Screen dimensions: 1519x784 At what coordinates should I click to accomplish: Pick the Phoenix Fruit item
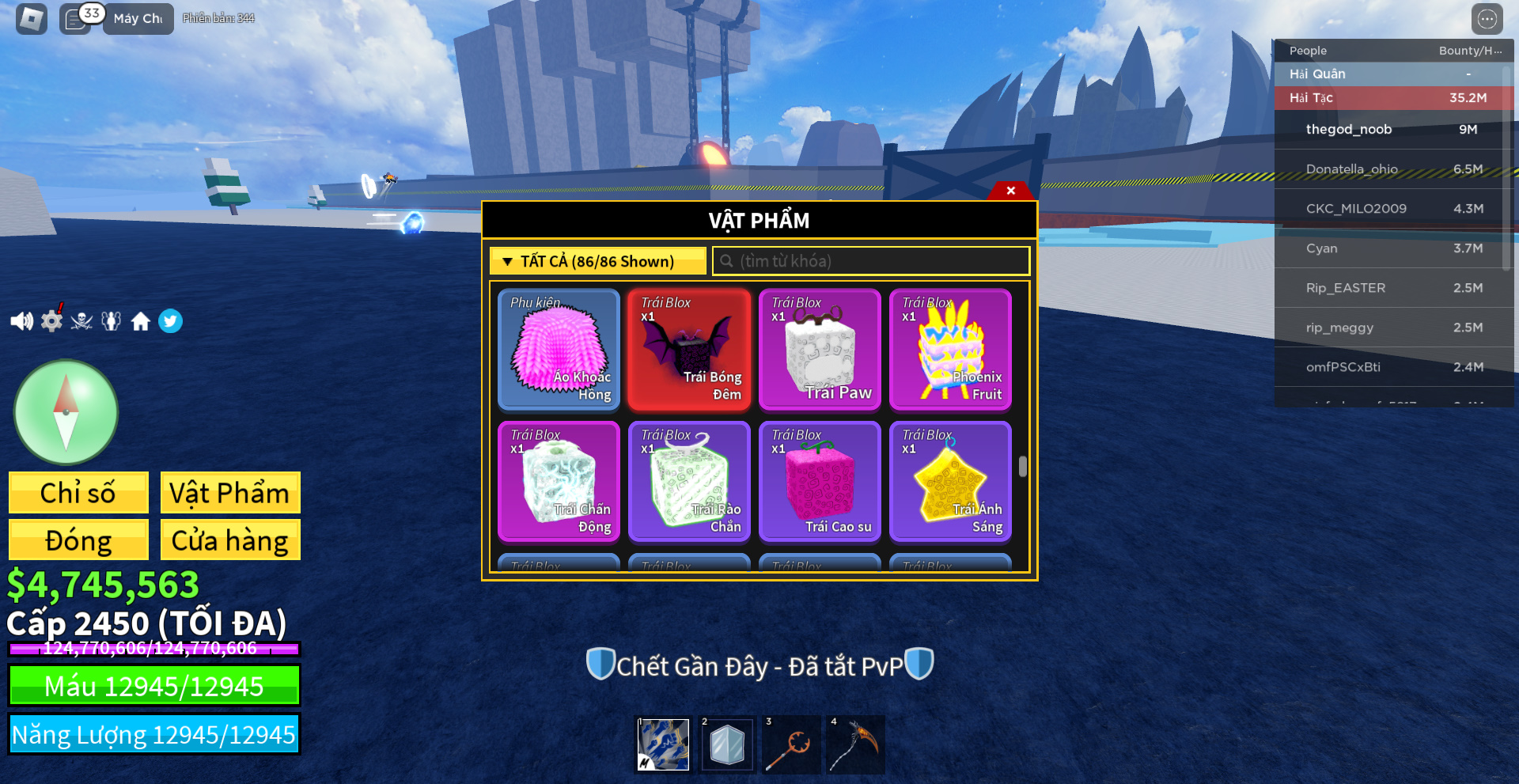pos(950,350)
